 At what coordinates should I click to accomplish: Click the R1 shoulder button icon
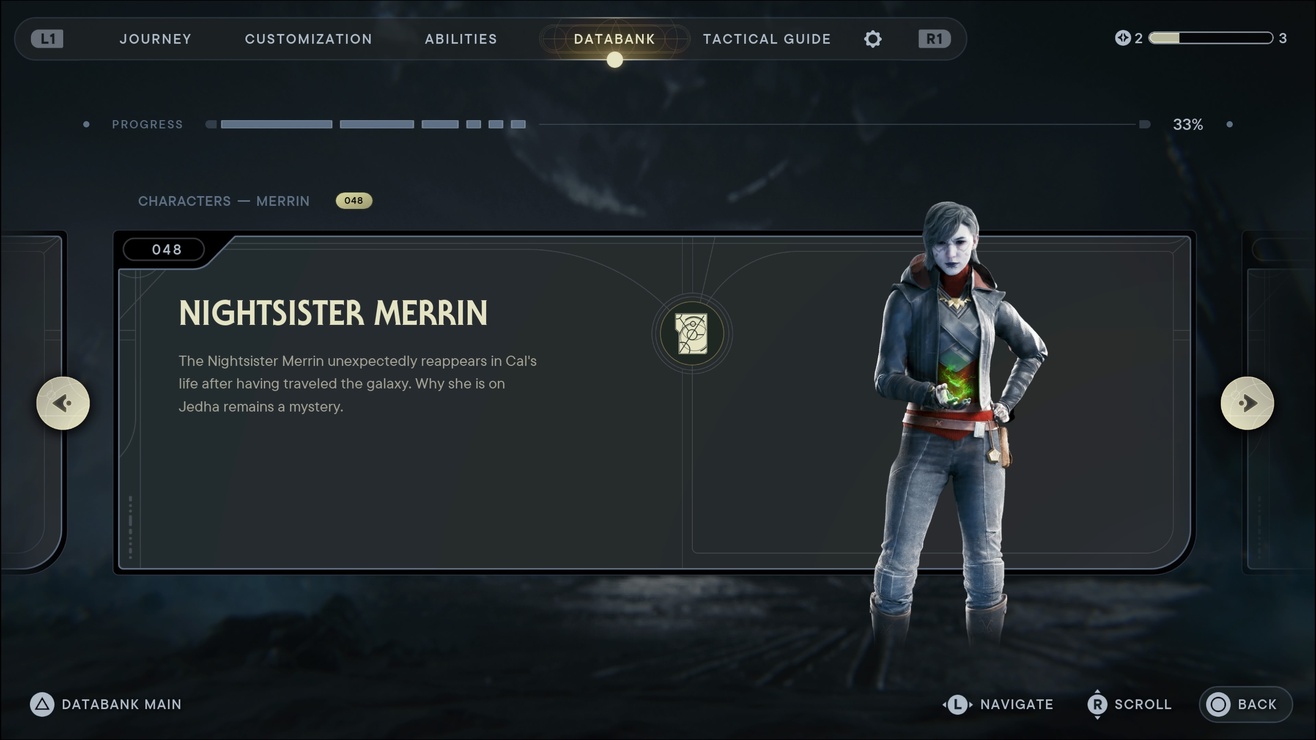[933, 38]
